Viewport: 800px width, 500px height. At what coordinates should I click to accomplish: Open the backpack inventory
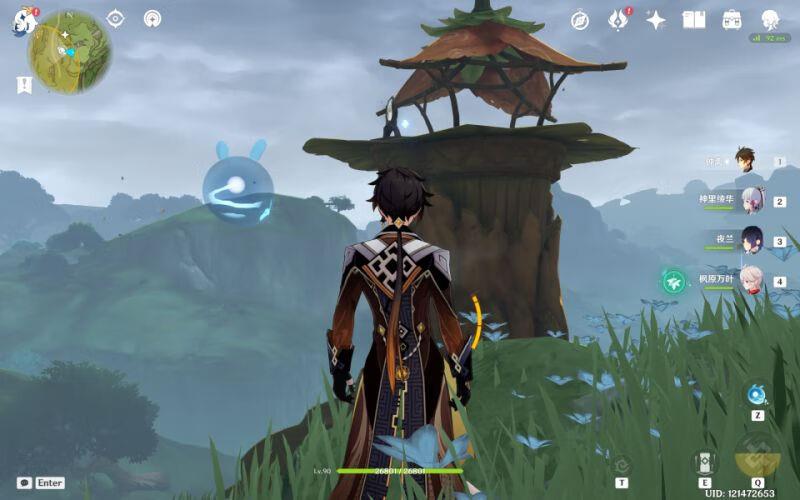click(x=732, y=19)
